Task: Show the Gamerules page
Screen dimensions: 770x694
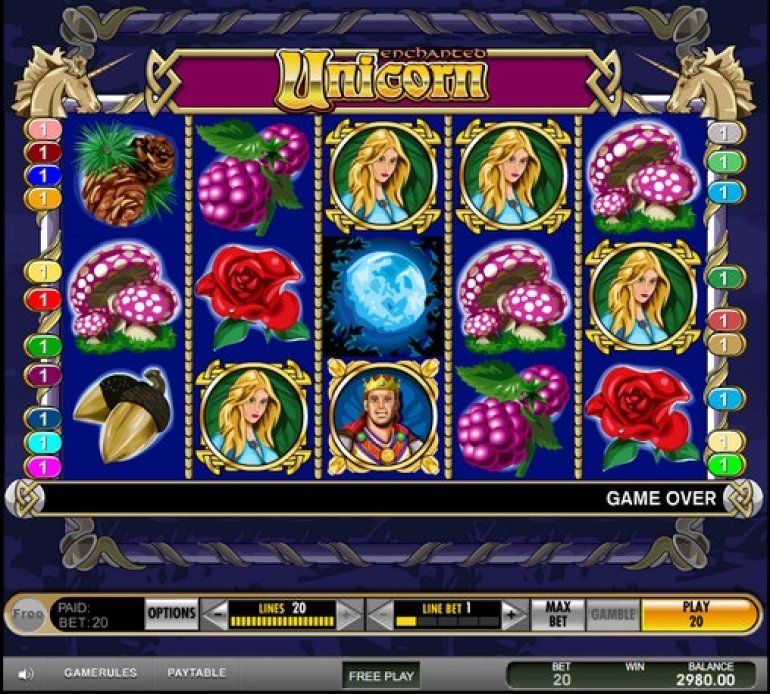Action: 100,673
